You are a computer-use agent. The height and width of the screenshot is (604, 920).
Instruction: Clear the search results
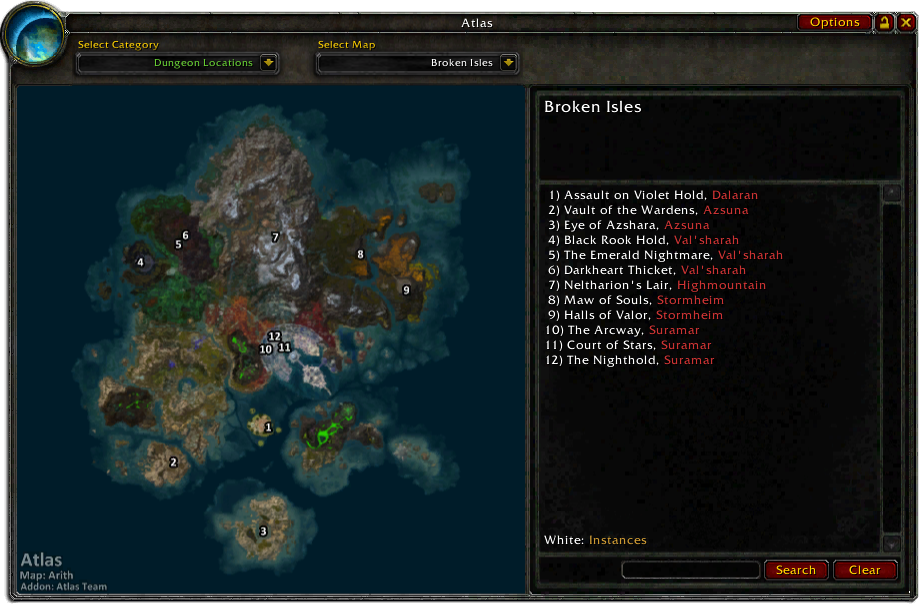click(864, 570)
